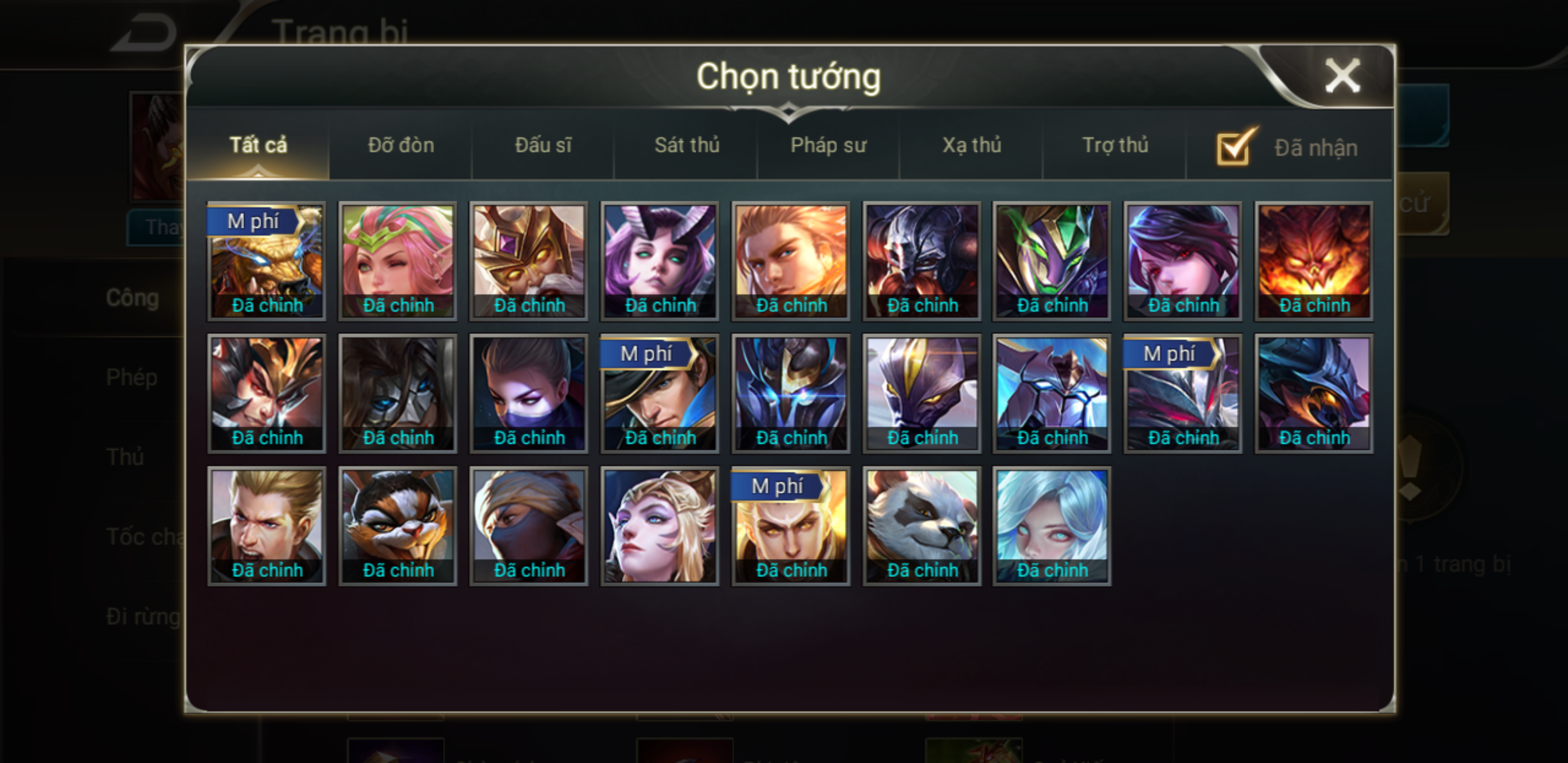
Task: Choose the icy blue-haired girl hero
Action: click(1052, 526)
